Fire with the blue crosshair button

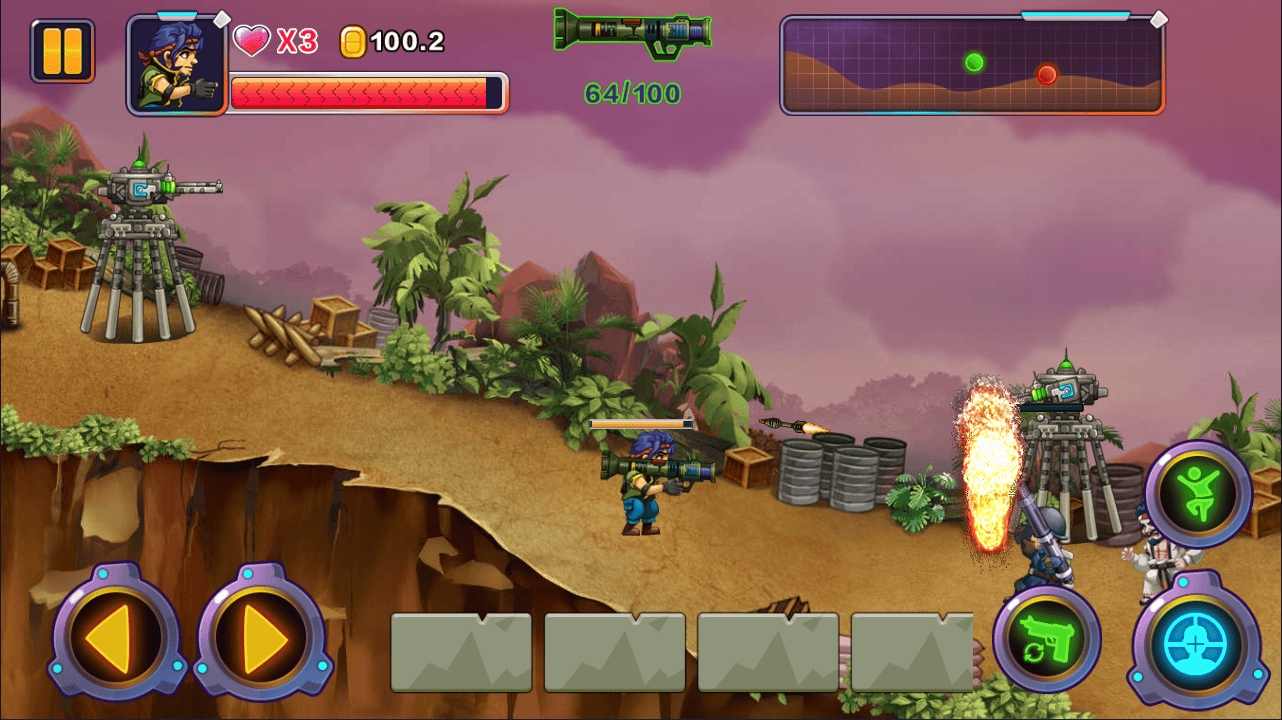tap(1196, 641)
